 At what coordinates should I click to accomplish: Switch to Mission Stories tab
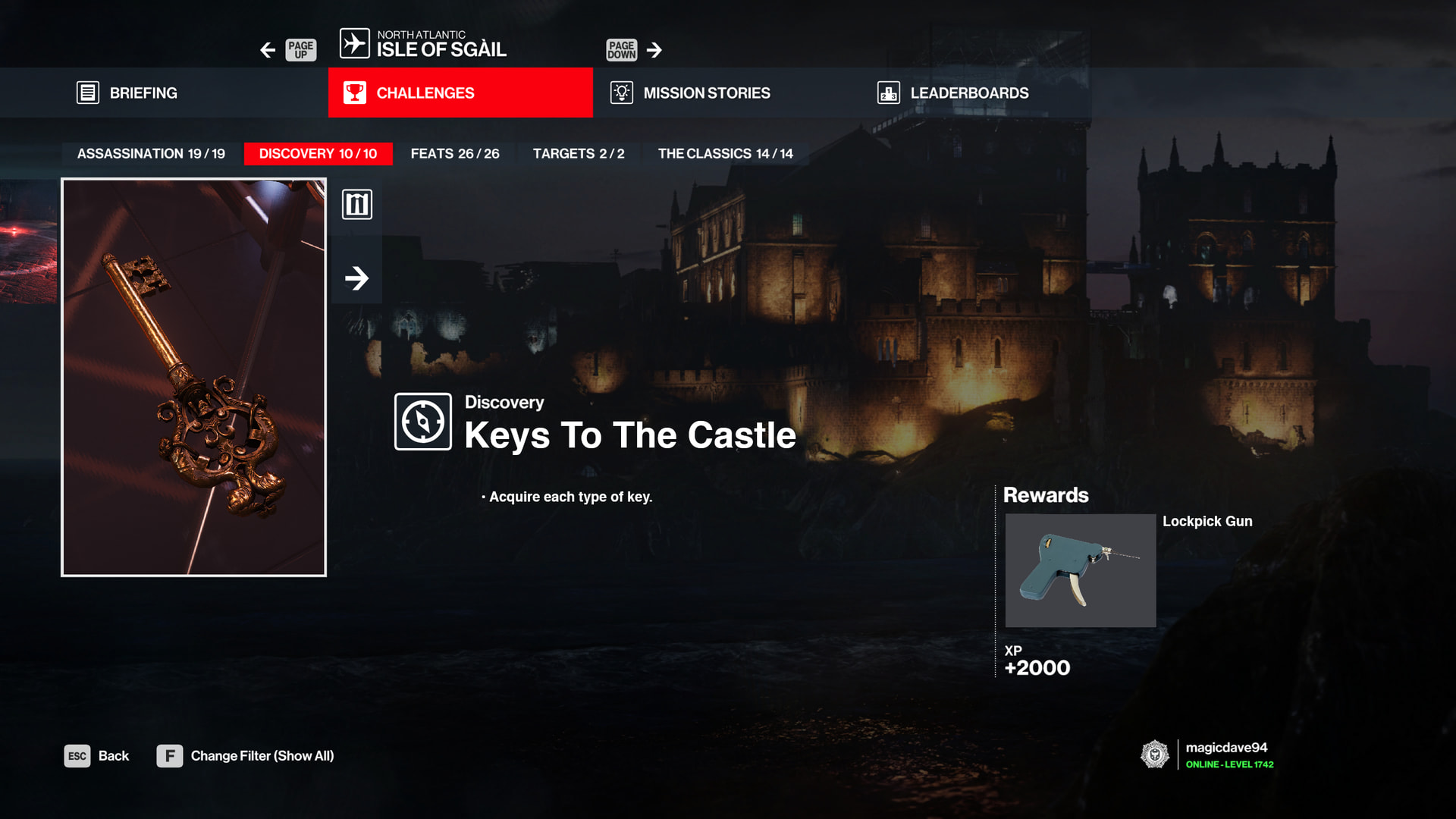coord(706,93)
